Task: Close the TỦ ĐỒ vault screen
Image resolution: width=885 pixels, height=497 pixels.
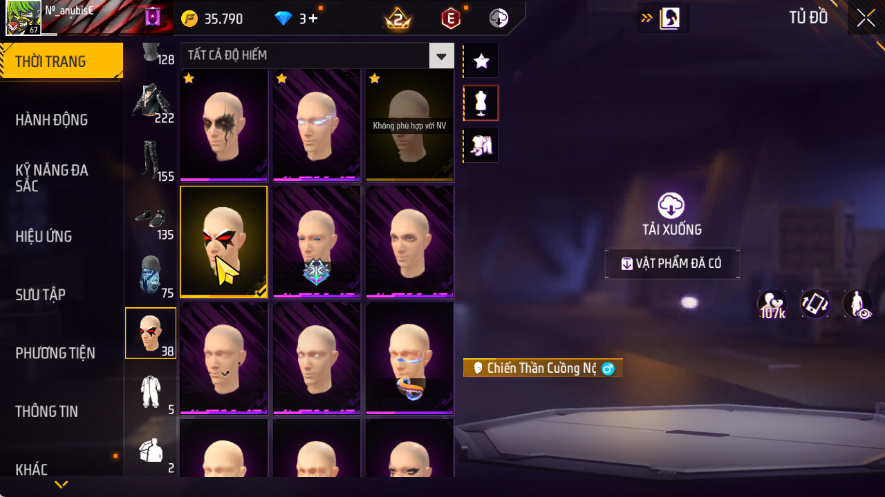Action: point(865,18)
